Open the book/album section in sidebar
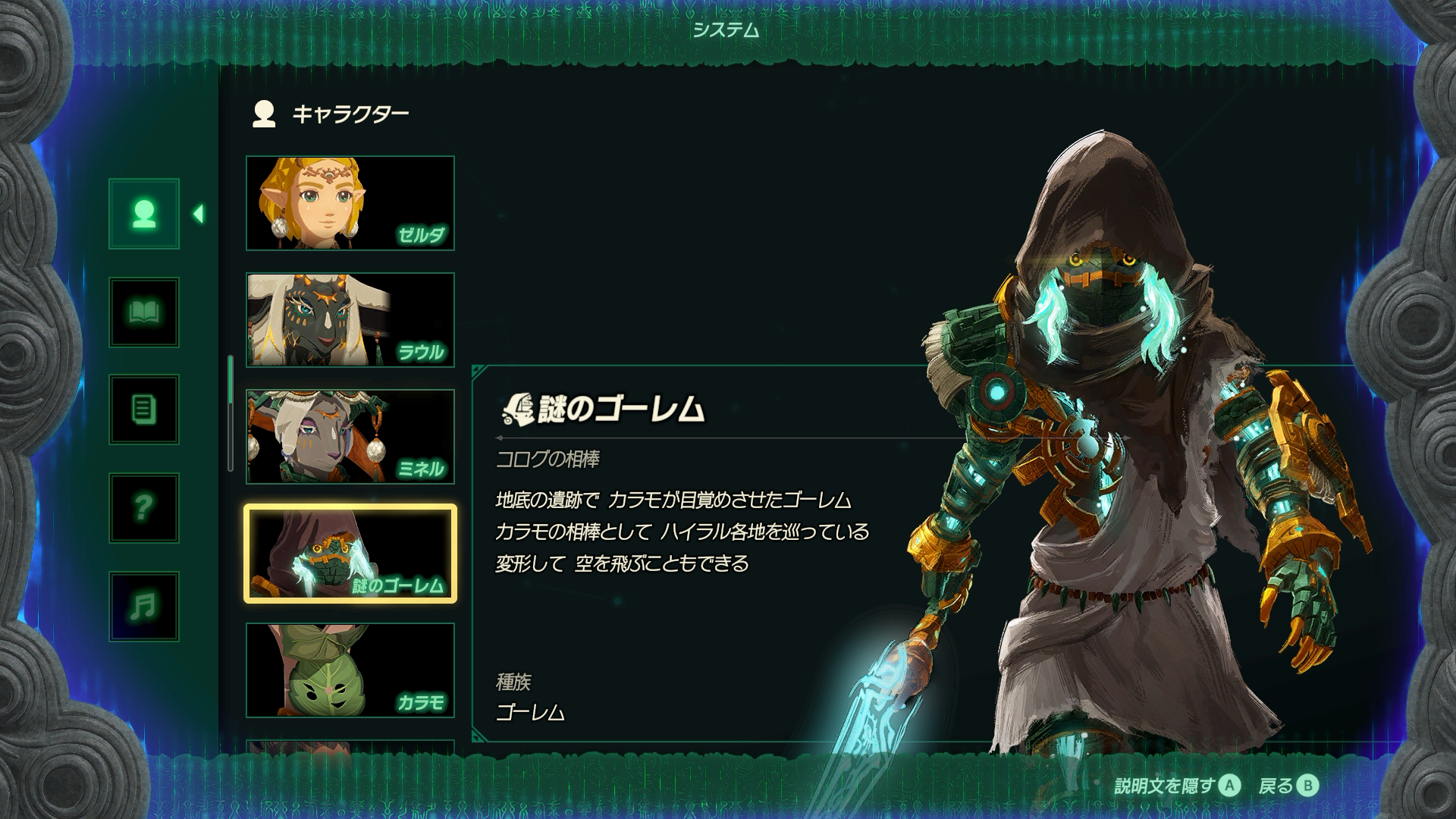Image resolution: width=1456 pixels, height=819 pixels. (x=143, y=313)
